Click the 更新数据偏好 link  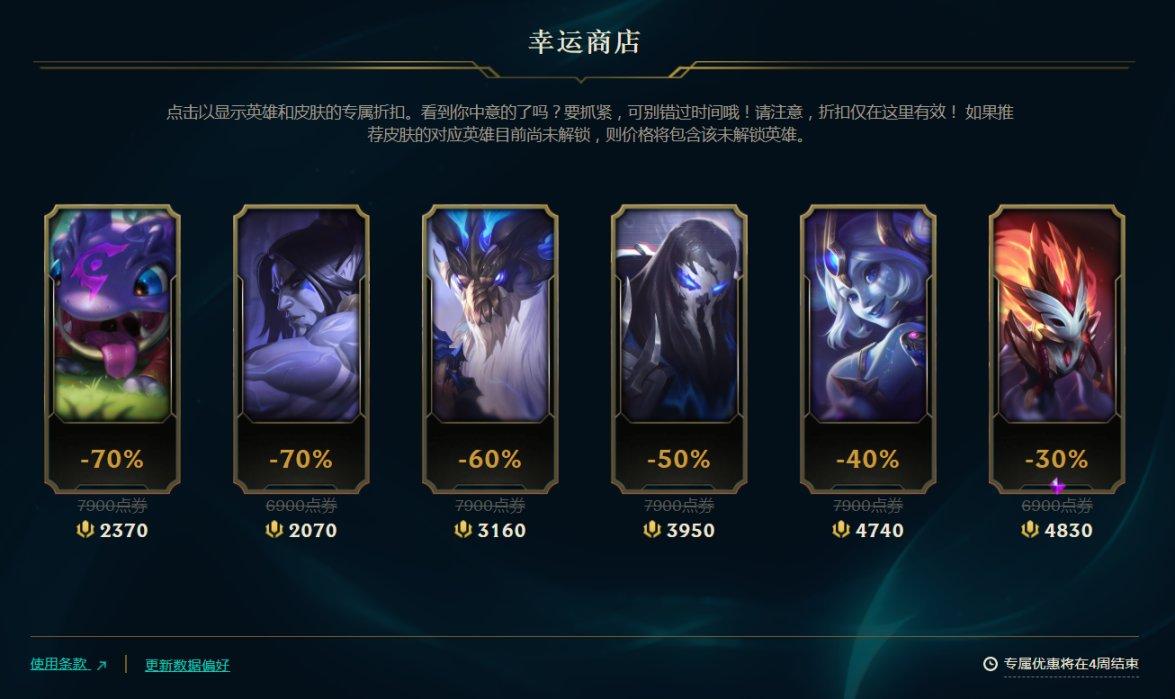tap(187, 665)
